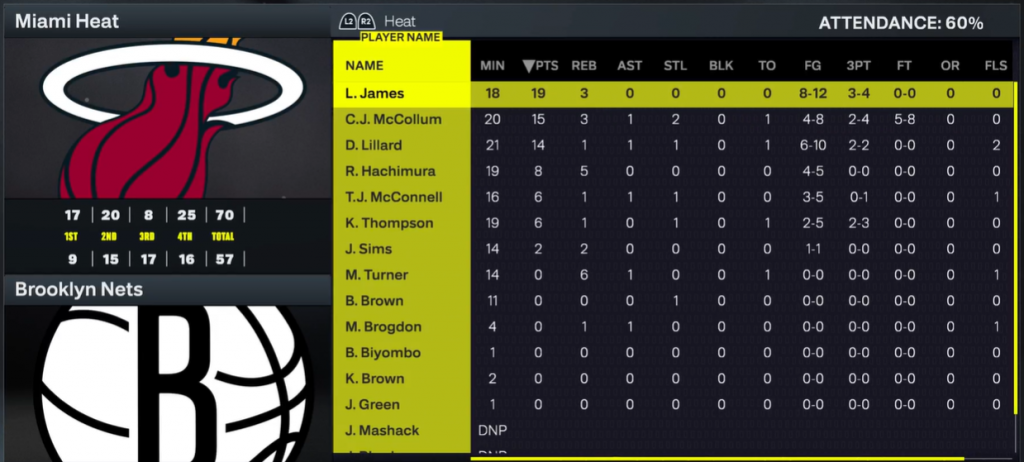Viewport: 1024px width, 462px height.
Task: Sort players by MIN column header
Action: 492,66
